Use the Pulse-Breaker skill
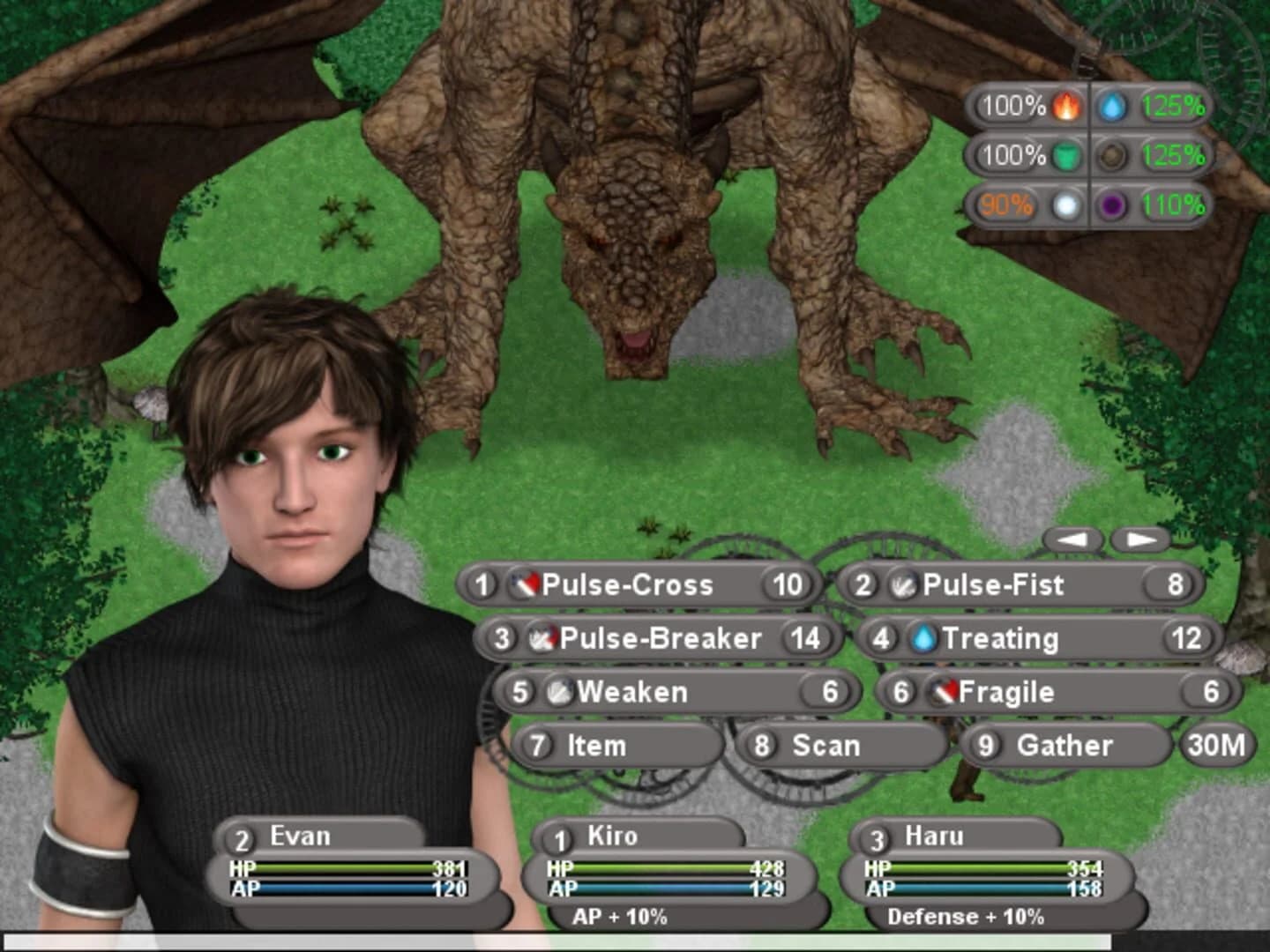This screenshot has width=1270, height=952. (x=657, y=638)
